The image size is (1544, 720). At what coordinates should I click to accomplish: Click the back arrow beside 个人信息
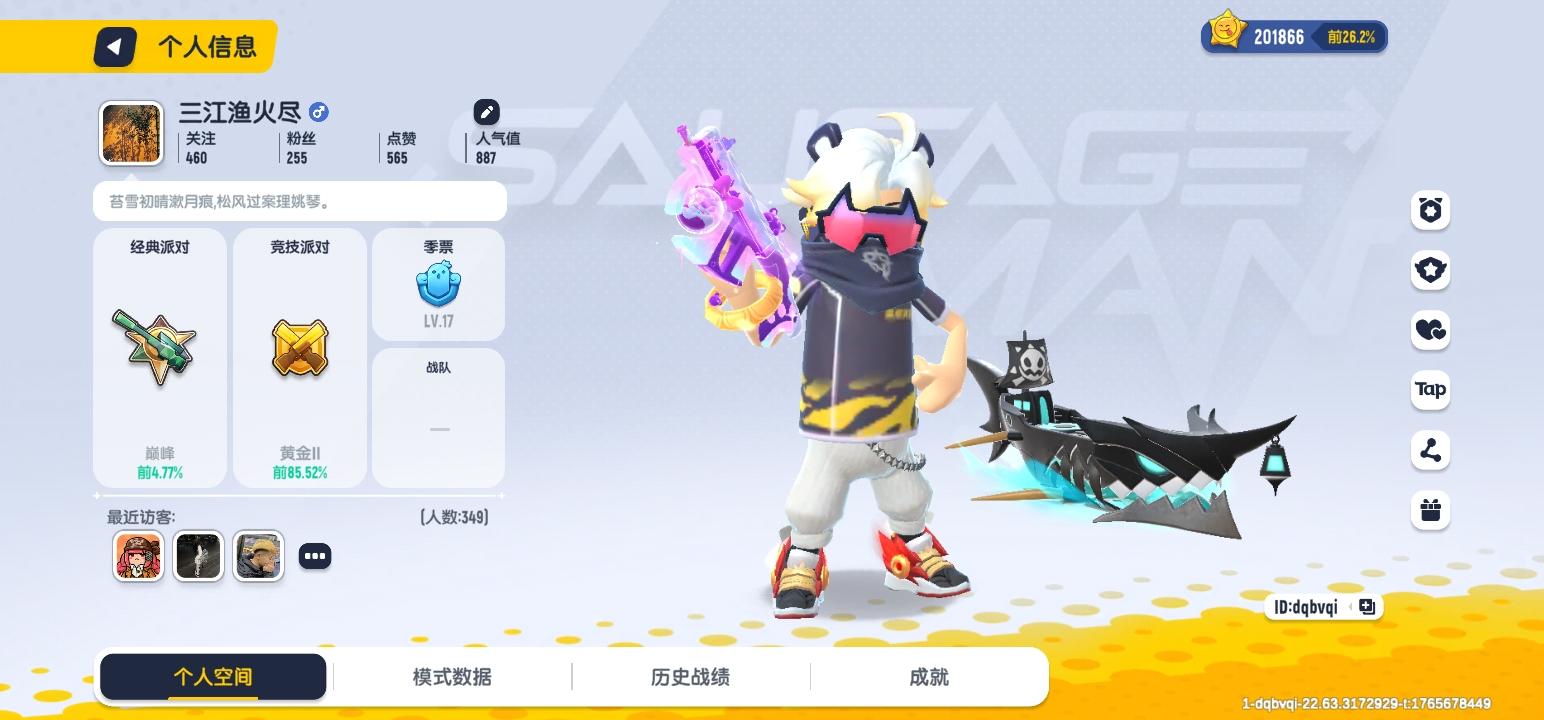click(x=114, y=46)
